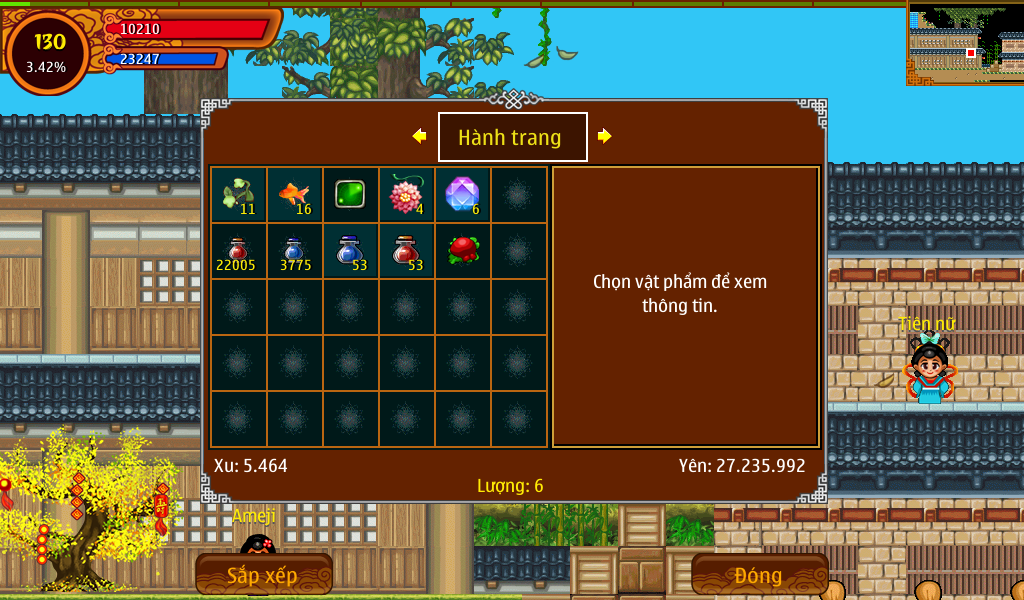Close the inventory with Đóng
Image resolution: width=1024 pixels, height=600 pixels.
pyautogui.click(x=759, y=575)
